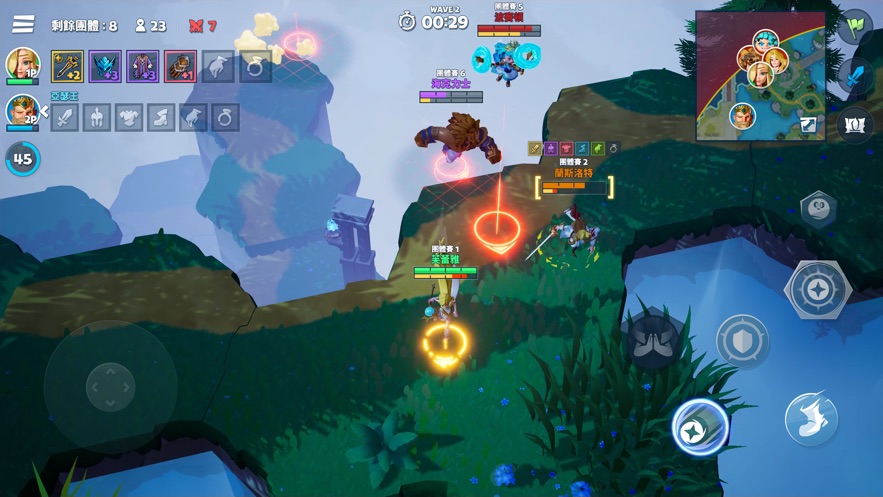Select the 1P blonde hero portrait
The width and height of the screenshot is (883, 497).
[x=22, y=64]
